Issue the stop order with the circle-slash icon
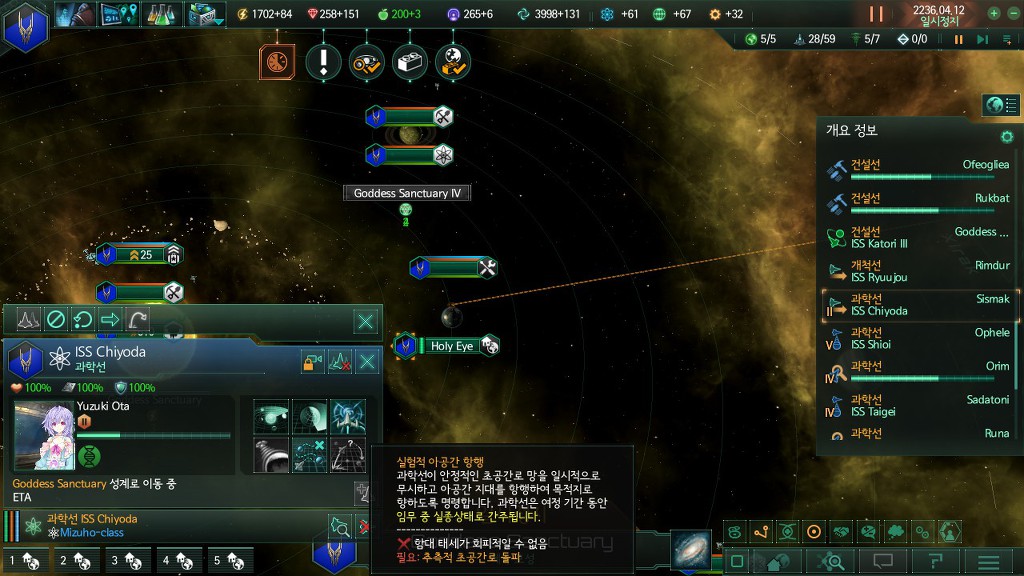Viewport: 1024px width, 576px height. (x=56, y=320)
